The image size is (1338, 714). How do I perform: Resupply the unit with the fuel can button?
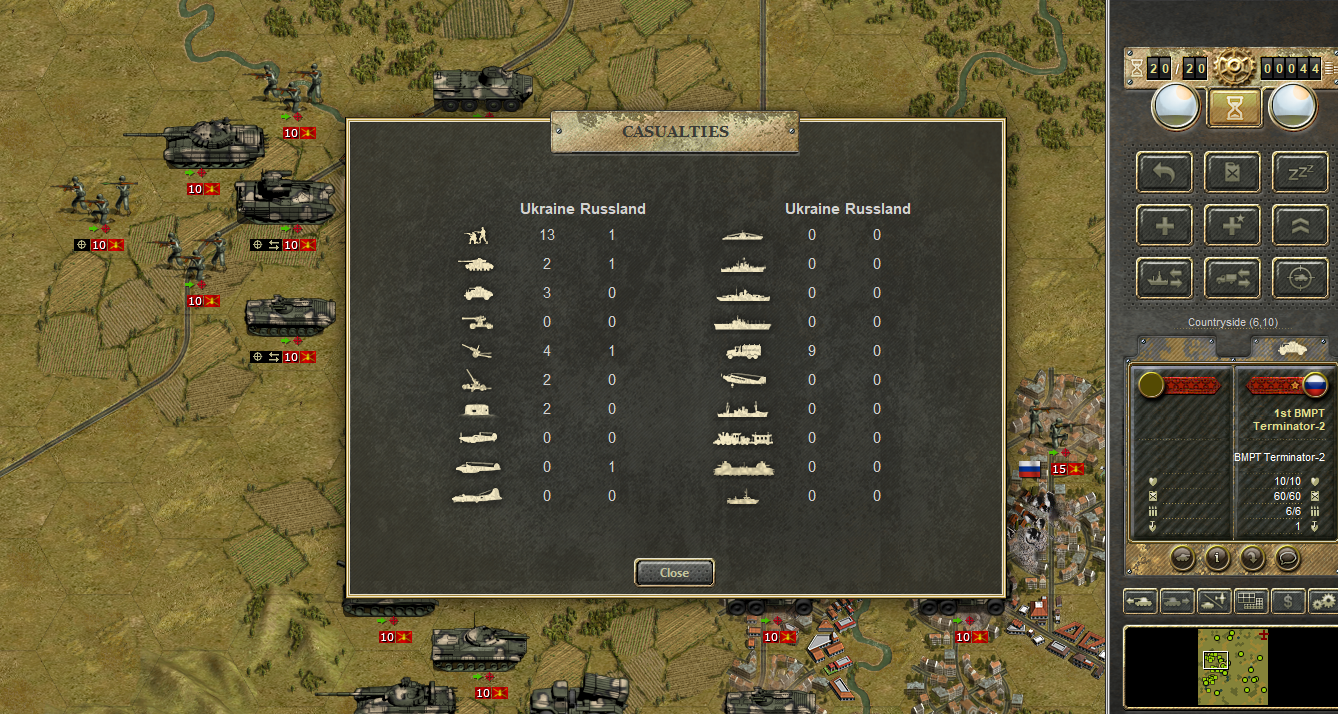pos(1232,172)
